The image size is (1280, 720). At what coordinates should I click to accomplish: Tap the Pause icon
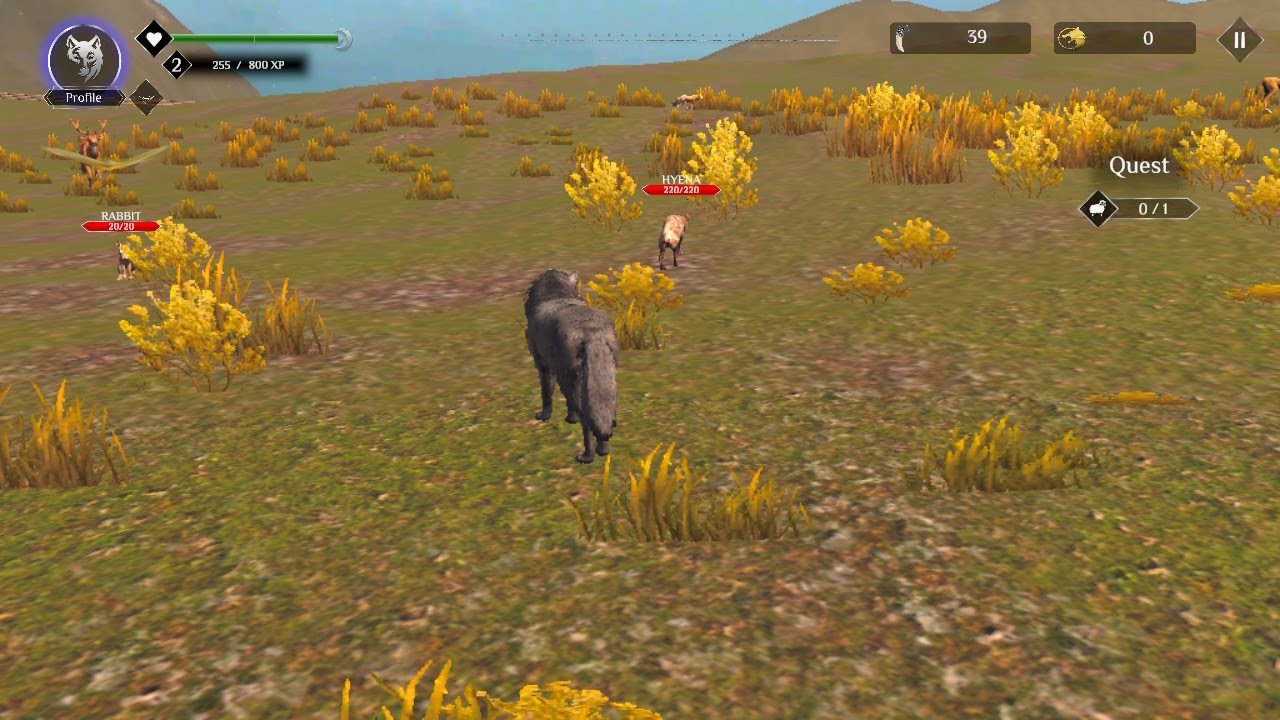1238,39
